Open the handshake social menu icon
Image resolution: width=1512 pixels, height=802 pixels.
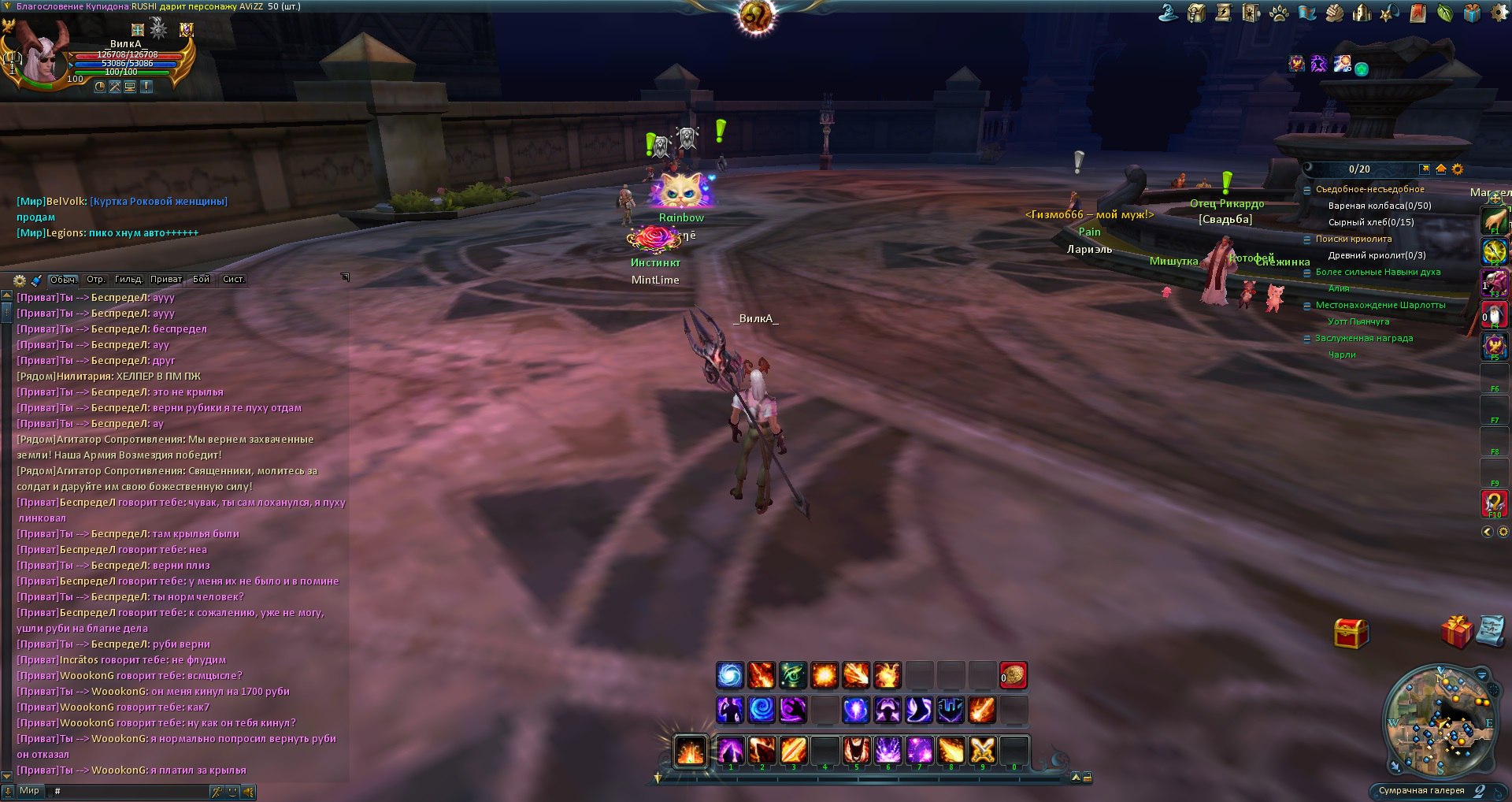pyautogui.click(x=1334, y=13)
